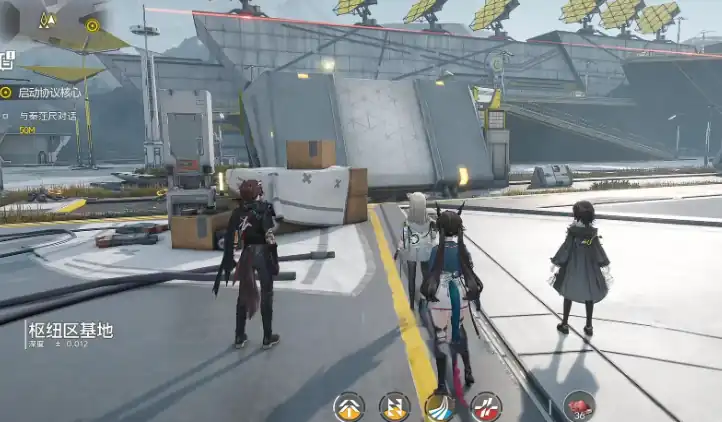Trigger the blue-and-white striped skill icon

tap(440, 406)
